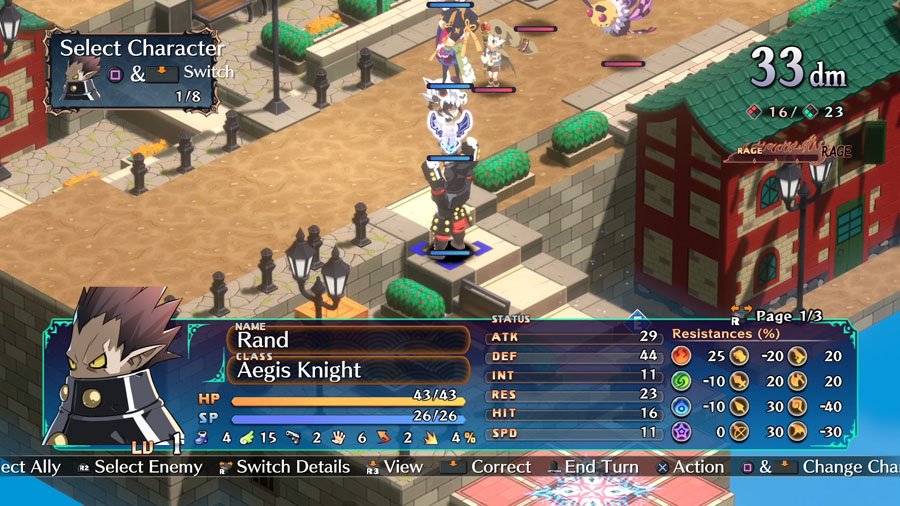The height and width of the screenshot is (506, 900).
Task: Choose the blue water resistance icon
Action: (x=682, y=407)
